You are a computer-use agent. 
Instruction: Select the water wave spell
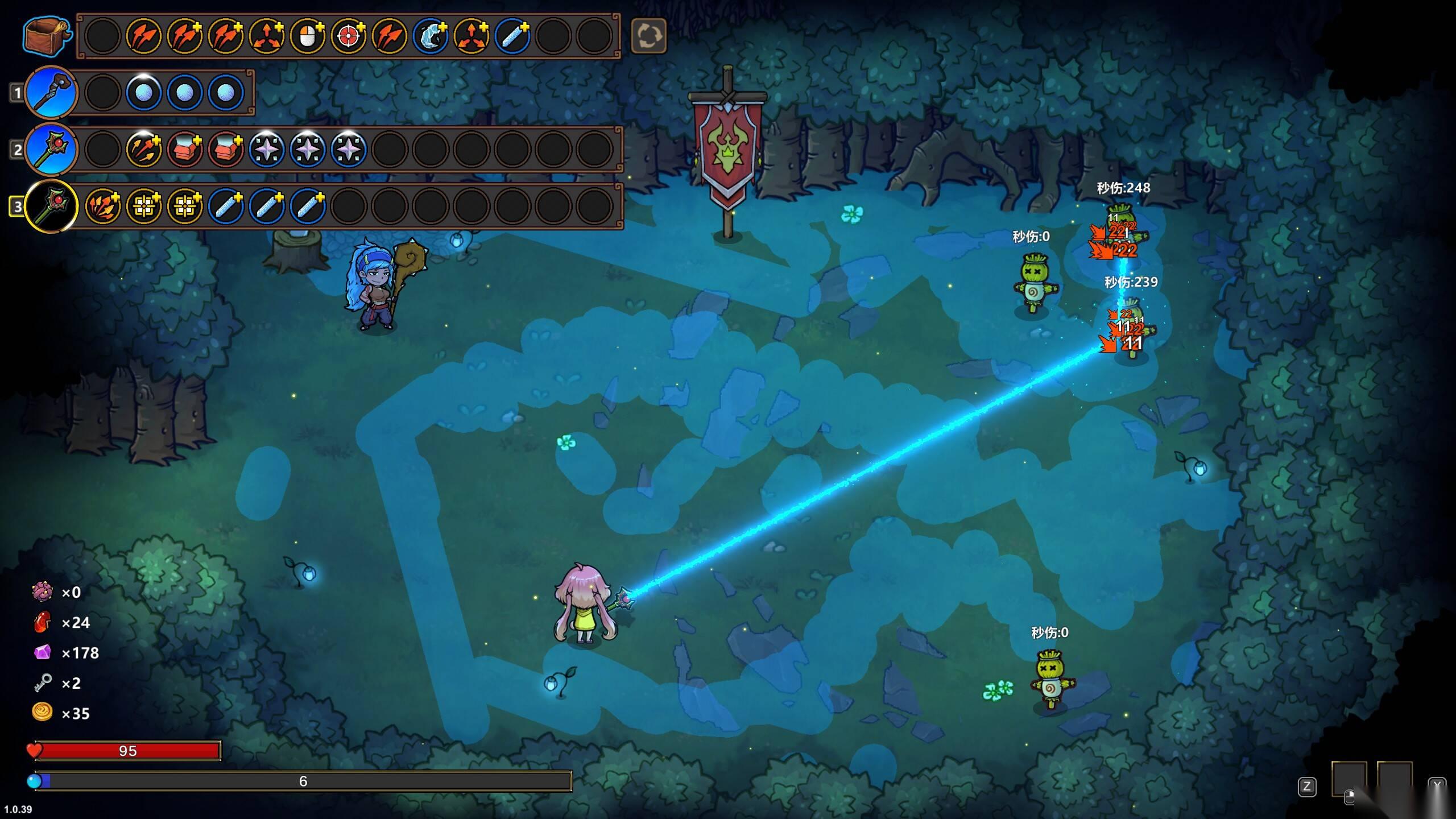(431, 36)
